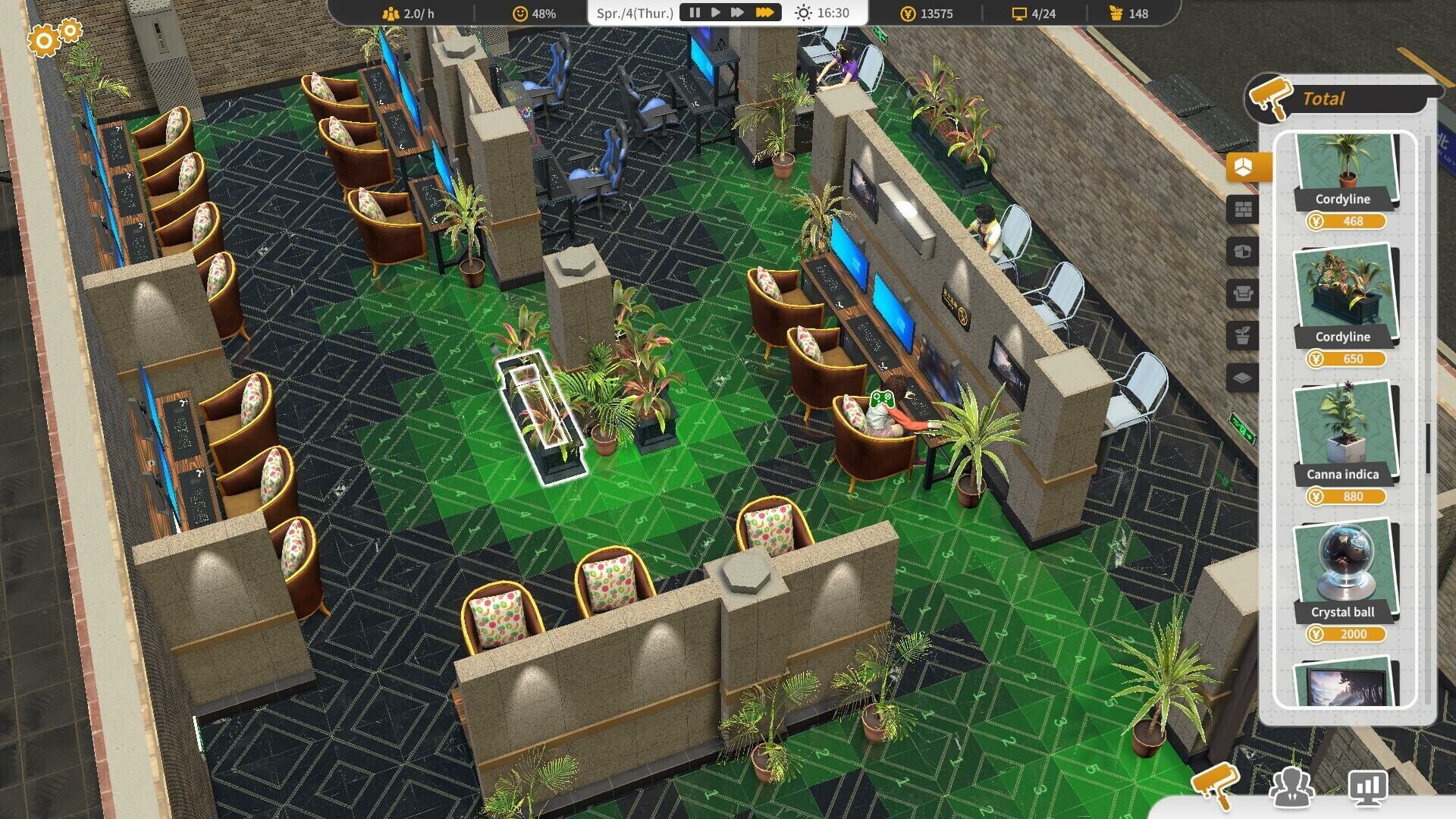Select the plant decorations category

coord(1244,335)
